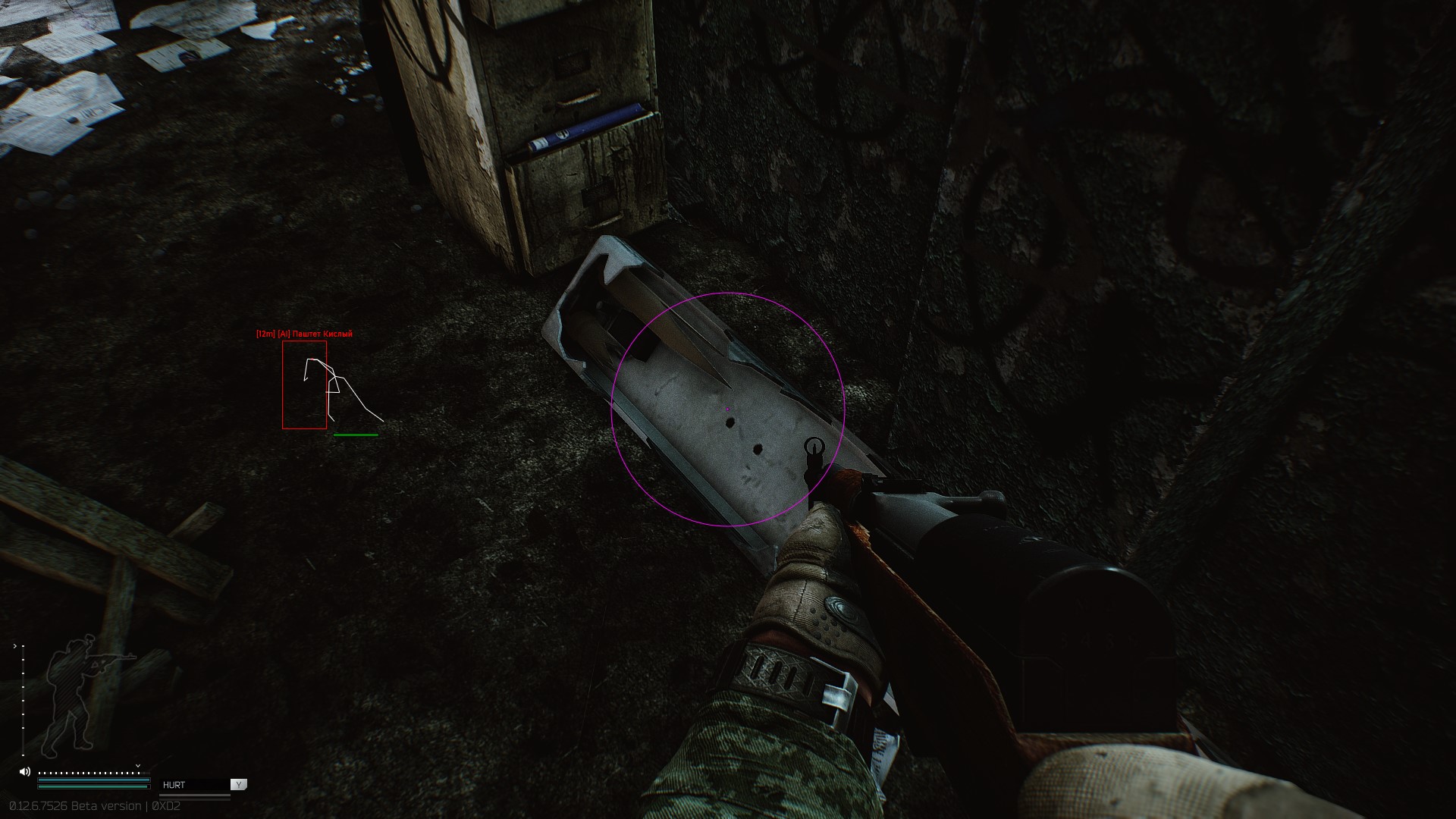Select the magenta FOV circle overlay
The height and width of the screenshot is (819, 1456).
[x=728, y=409]
